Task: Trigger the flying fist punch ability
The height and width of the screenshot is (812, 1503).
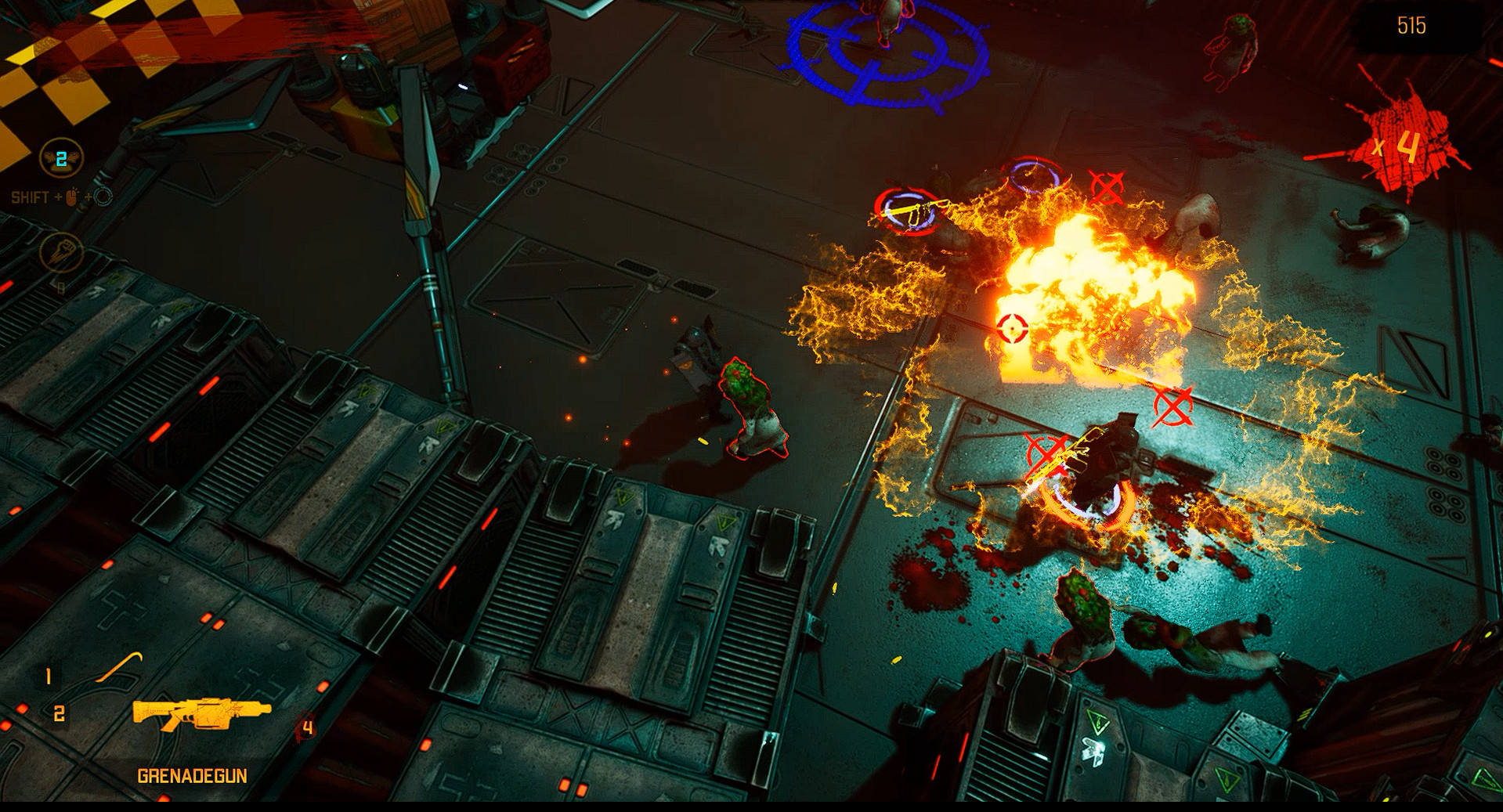Action: click(x=61, y=252)
